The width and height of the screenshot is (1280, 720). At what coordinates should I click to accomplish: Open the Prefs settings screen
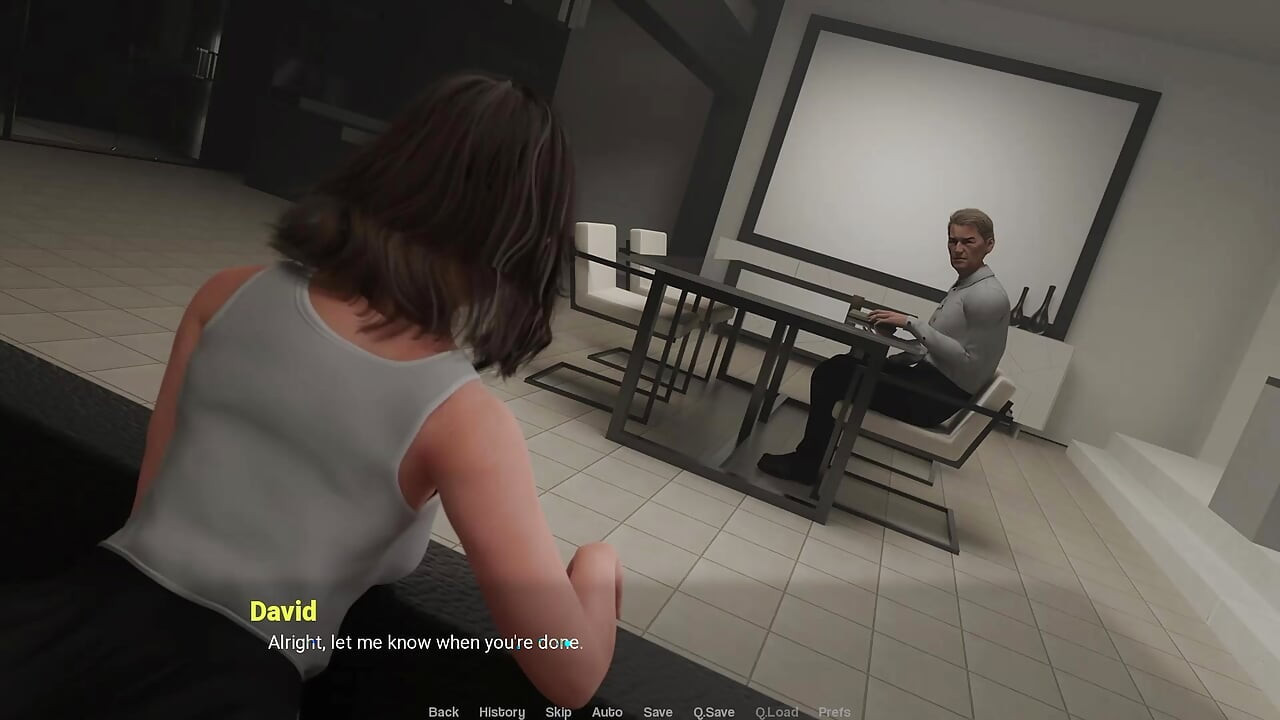point(835,712)
